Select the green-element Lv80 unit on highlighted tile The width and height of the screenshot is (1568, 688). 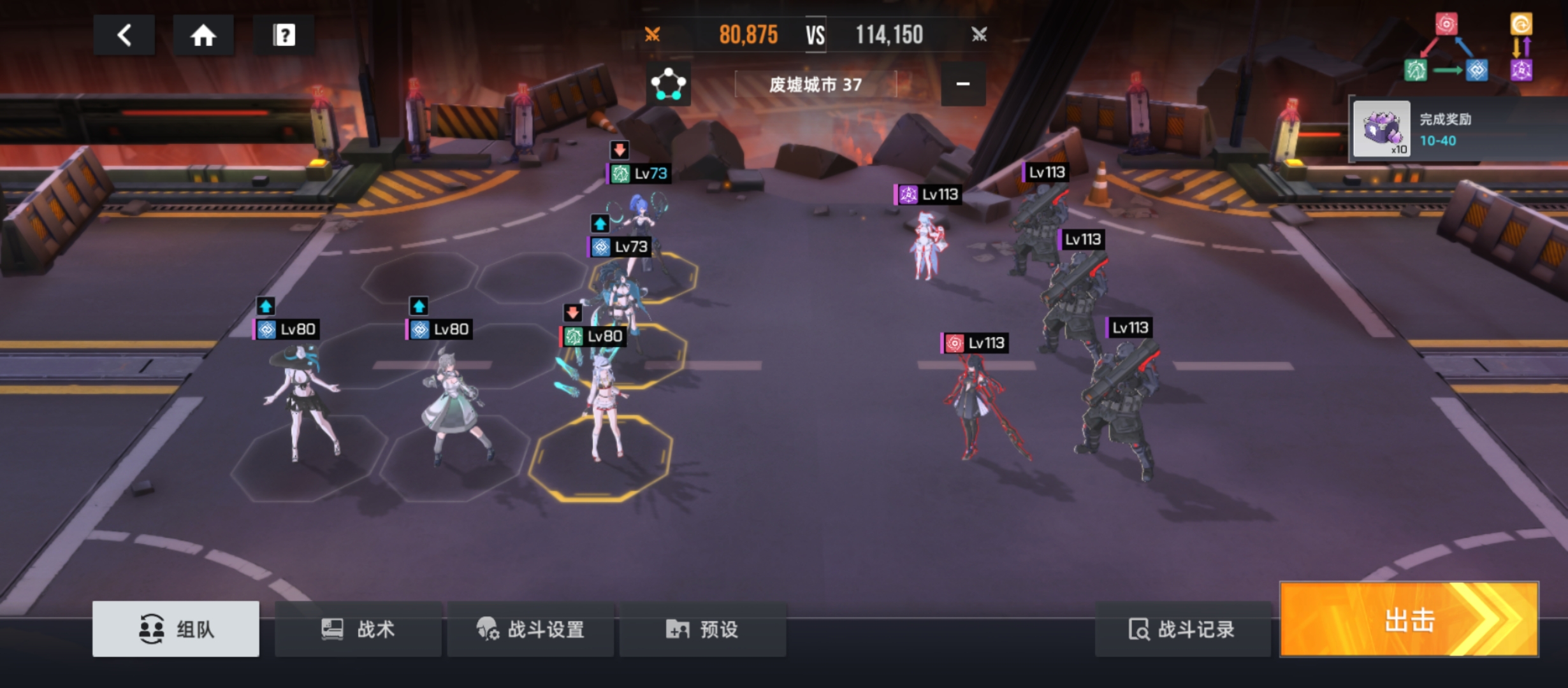coord(602,408)
